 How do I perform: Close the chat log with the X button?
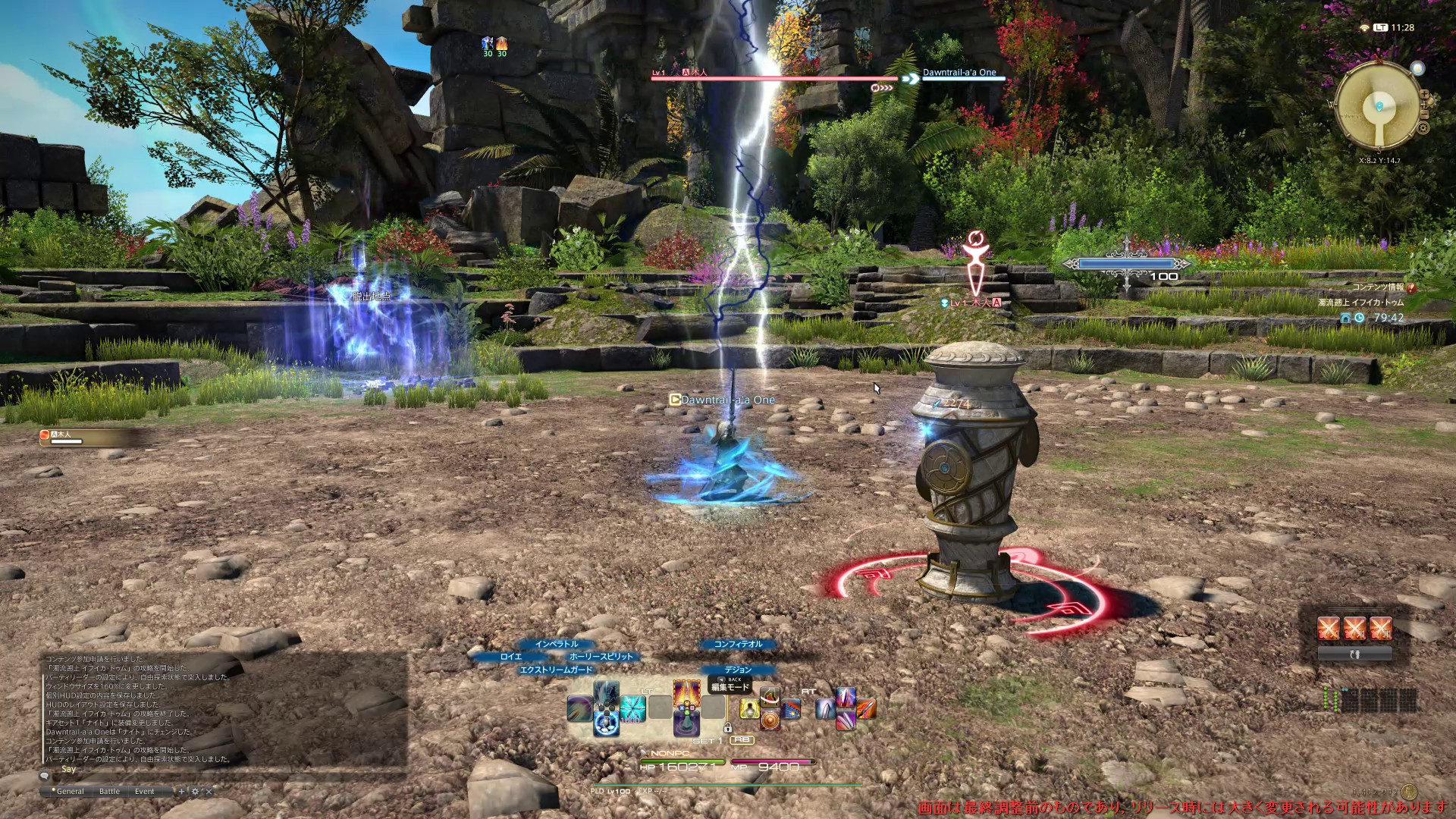click(x=209, y=791)
